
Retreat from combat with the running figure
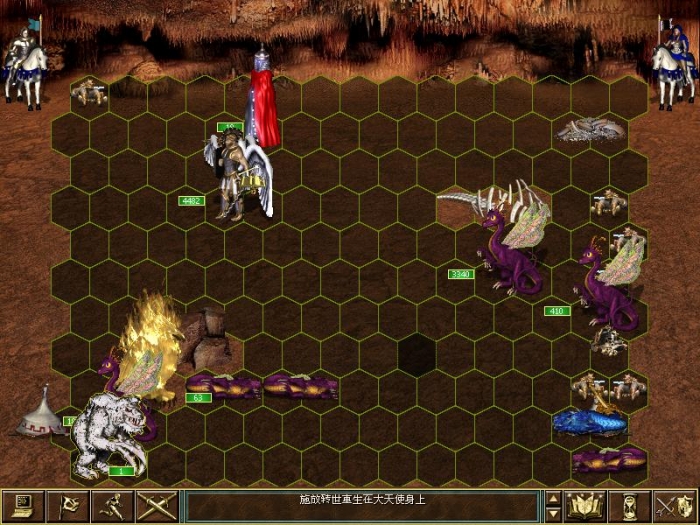[x=111, y=506]
